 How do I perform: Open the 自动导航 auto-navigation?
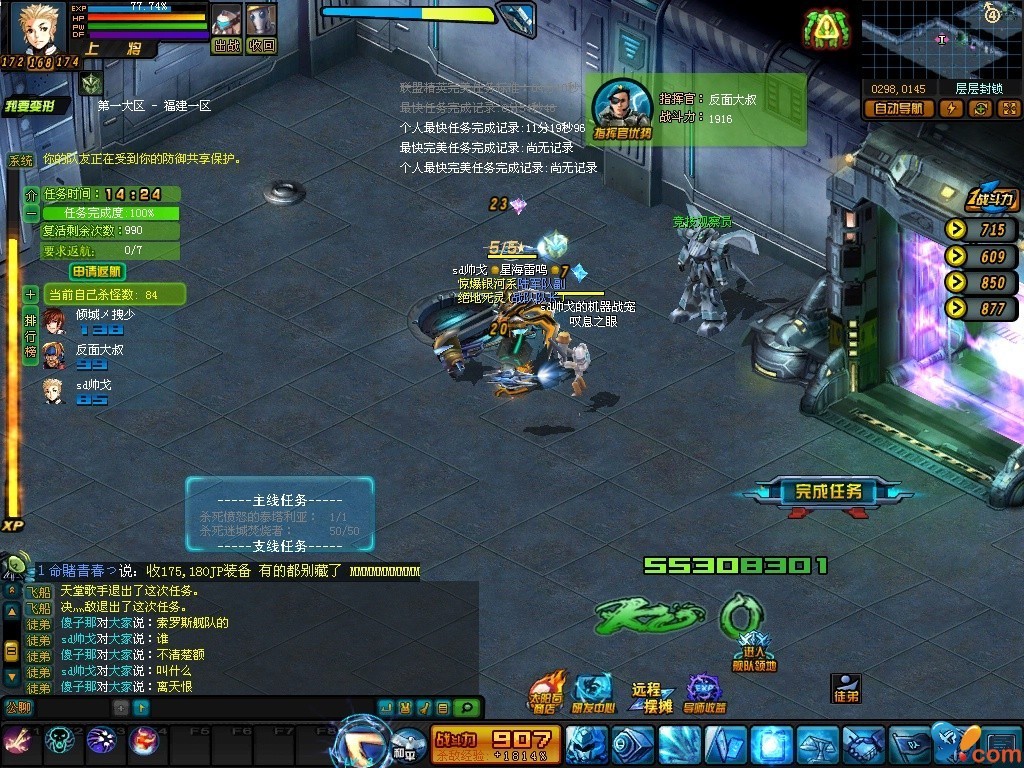coord(898,109)
